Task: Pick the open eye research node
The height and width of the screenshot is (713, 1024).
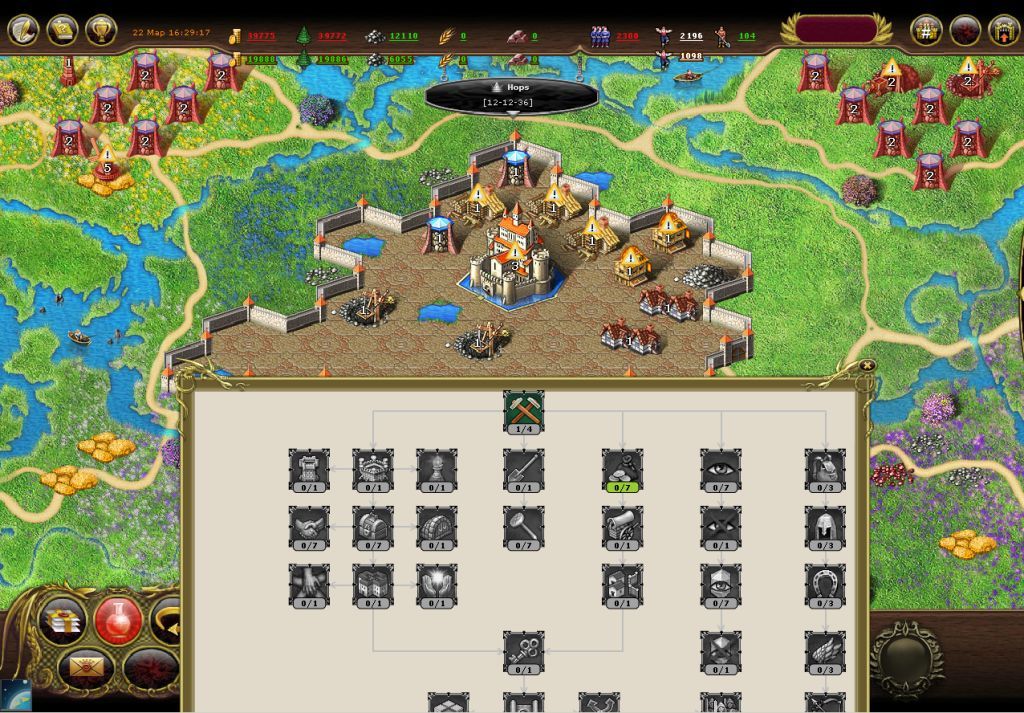Action: click(721, 469)
